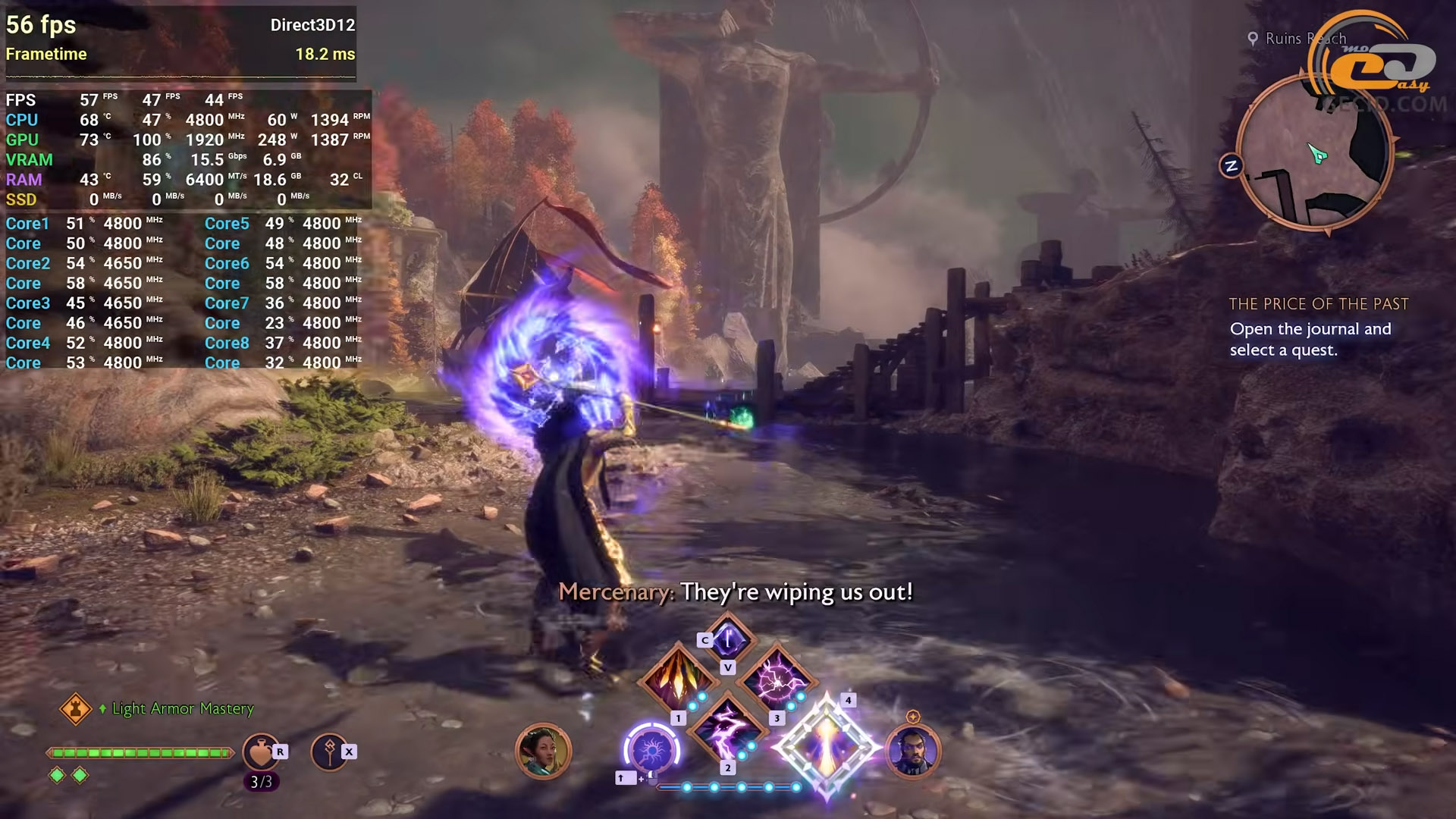Cast the purple lightning bolt ability

[726, 729]
